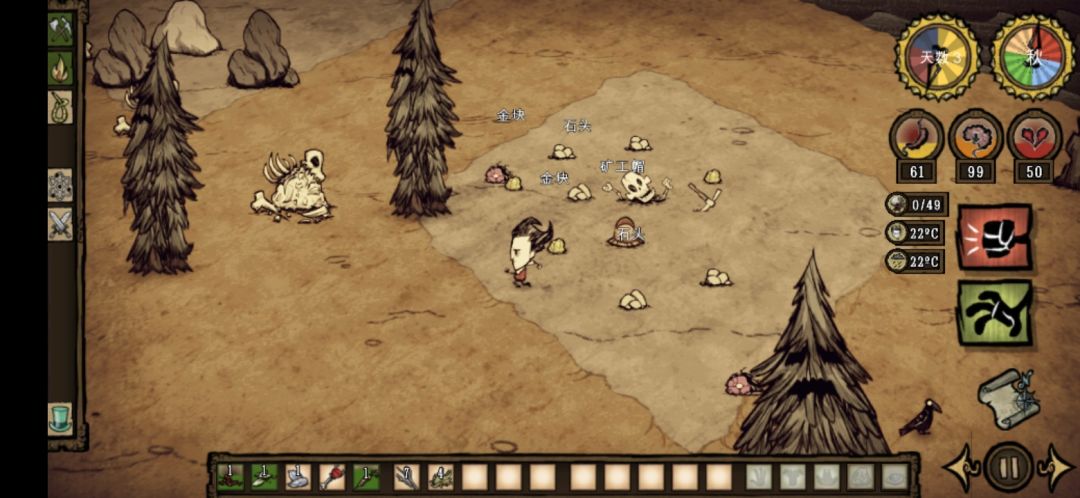Open the Tools crafting tab
The image size is (1080, 498).
60,29
